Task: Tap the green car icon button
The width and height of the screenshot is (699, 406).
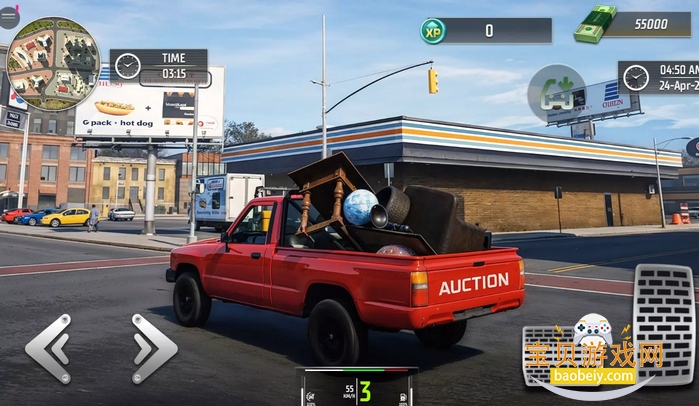Action: [555, 93]
